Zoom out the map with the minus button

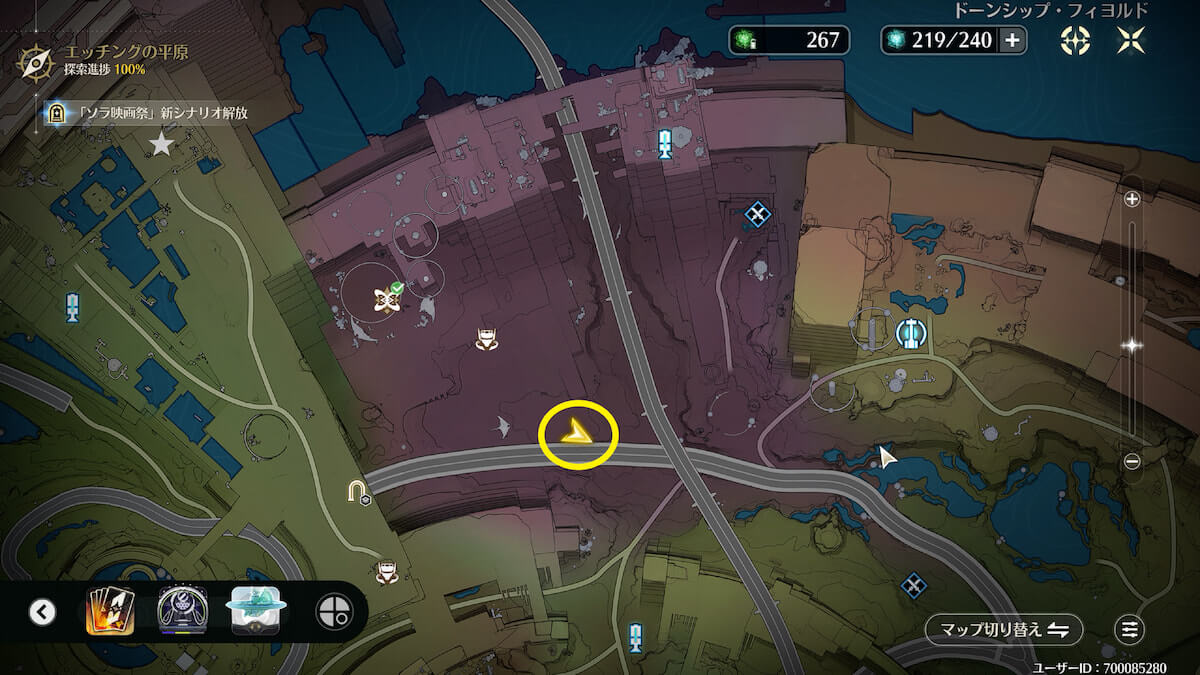tap(1132, 461)
